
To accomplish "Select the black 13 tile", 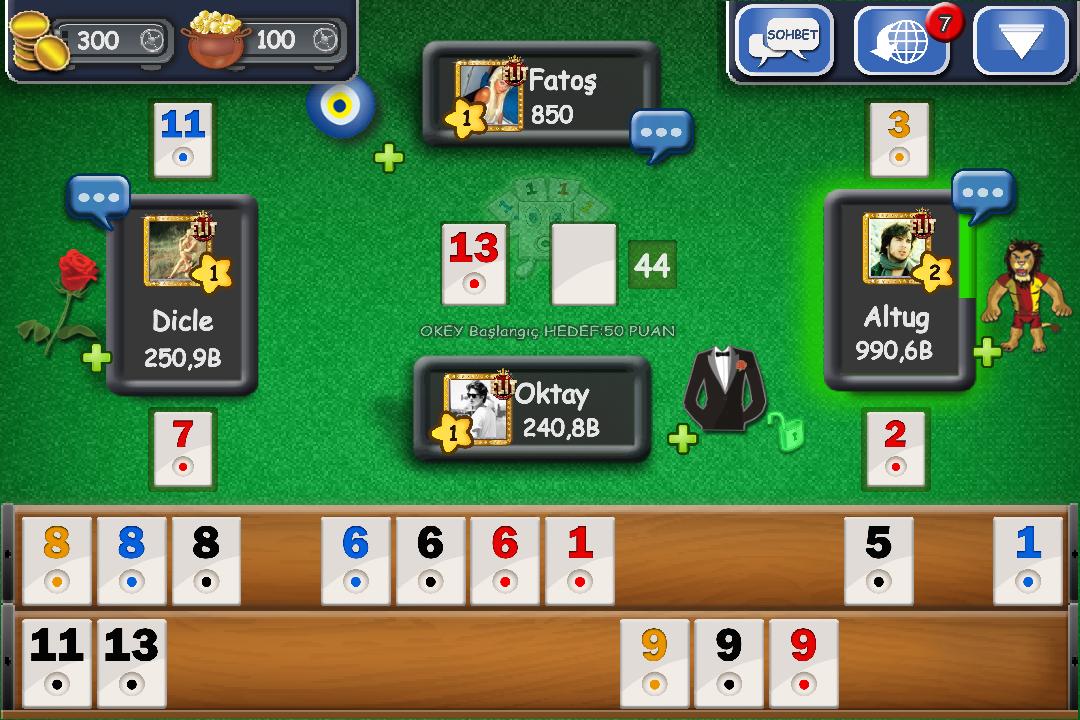I will pos(131,662).
